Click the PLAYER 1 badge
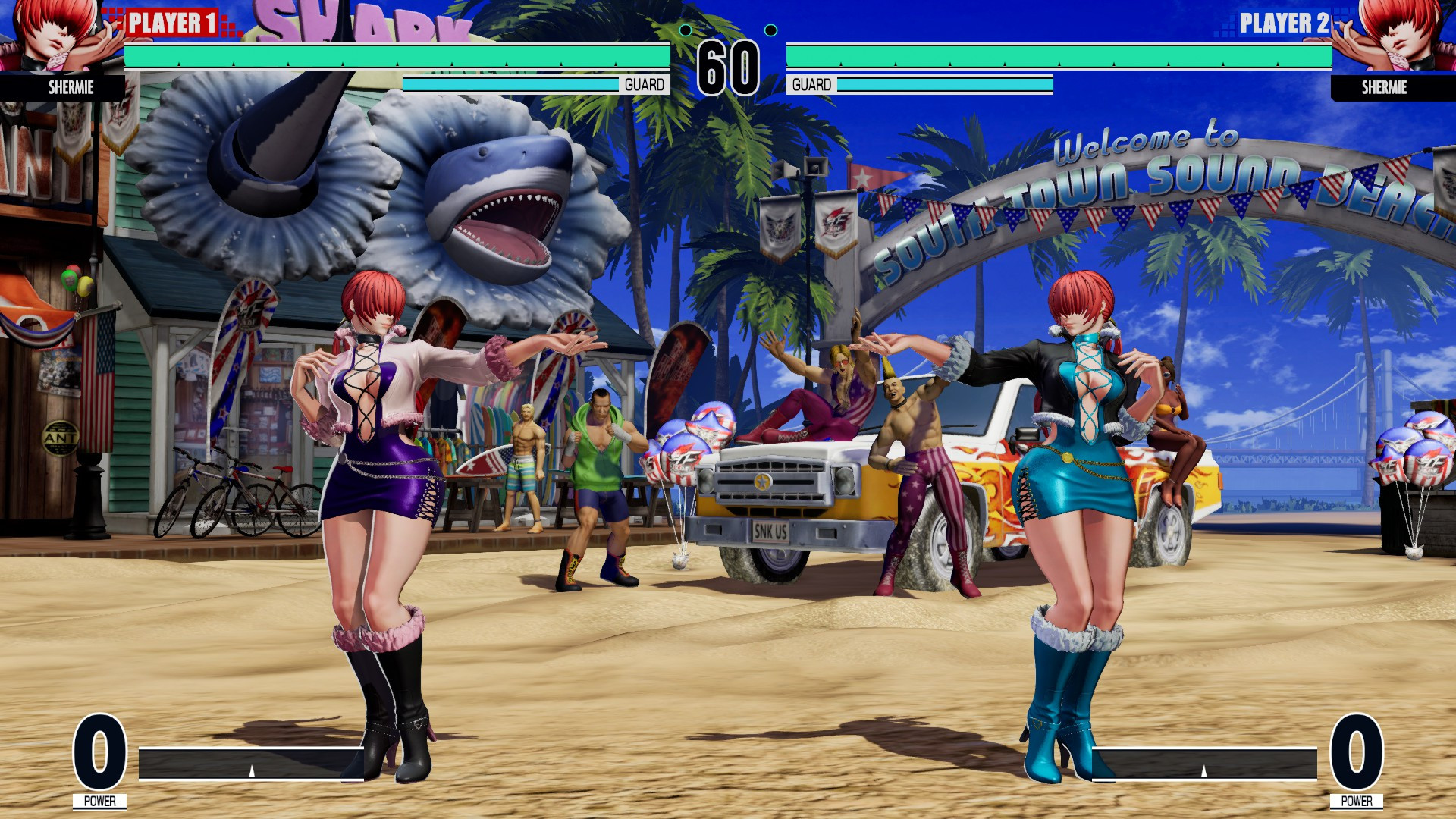The height and width of the screenshot is (819, 1456). (x=173, y=21)
